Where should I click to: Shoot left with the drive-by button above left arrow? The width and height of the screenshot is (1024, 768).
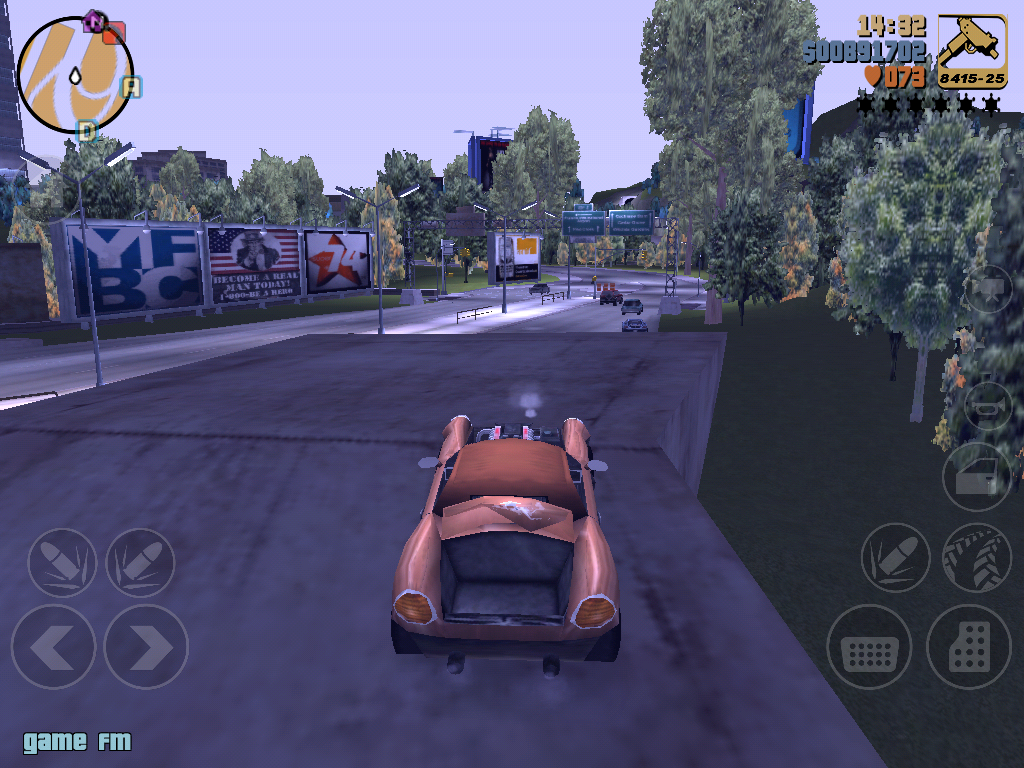pyautogui.click(x=62, y=563)
